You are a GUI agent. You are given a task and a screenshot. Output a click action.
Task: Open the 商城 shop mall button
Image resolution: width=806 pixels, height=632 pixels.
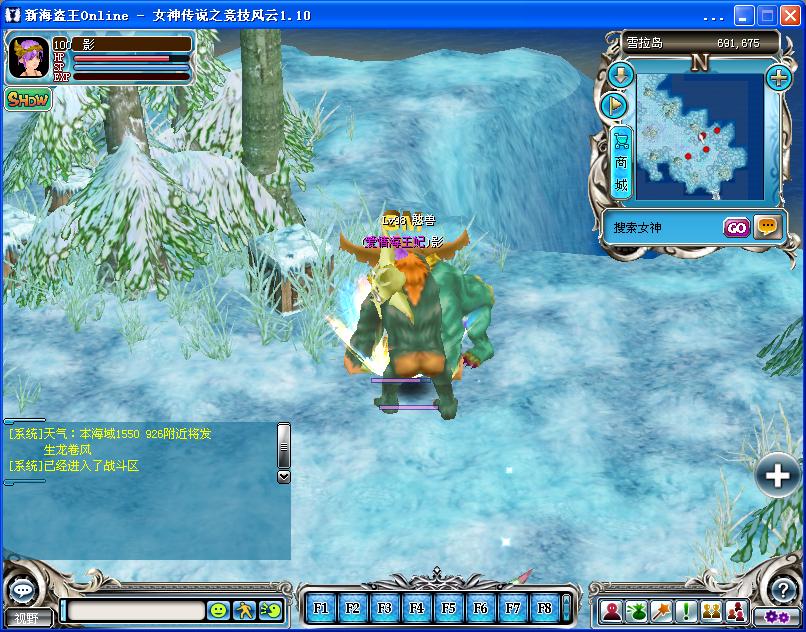621,162
